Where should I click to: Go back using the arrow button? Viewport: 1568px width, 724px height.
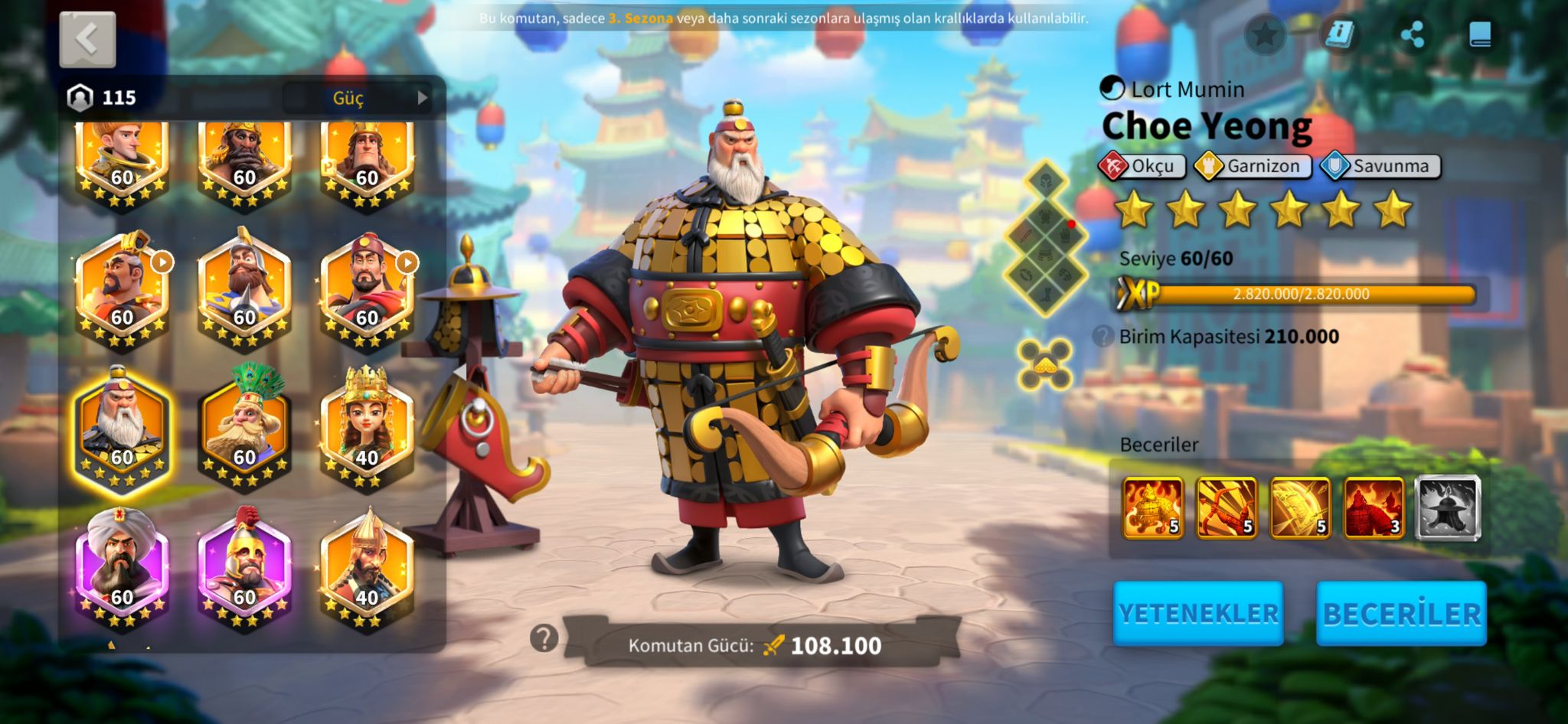point(87,39)
